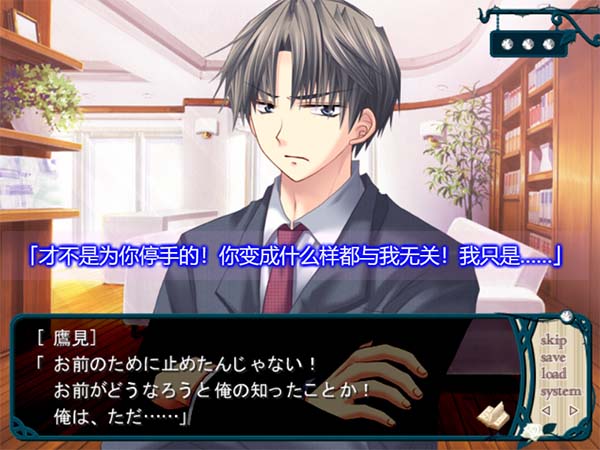600x450 pixels.
Task: Open the load menu
Action: (553, 374)
